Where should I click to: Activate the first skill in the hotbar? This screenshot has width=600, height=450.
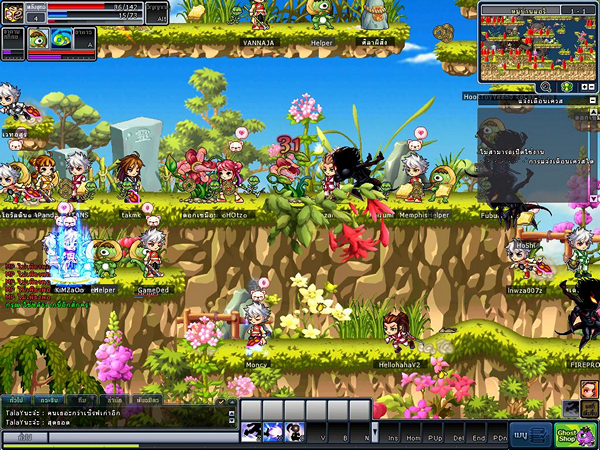(x=251, y=432)
